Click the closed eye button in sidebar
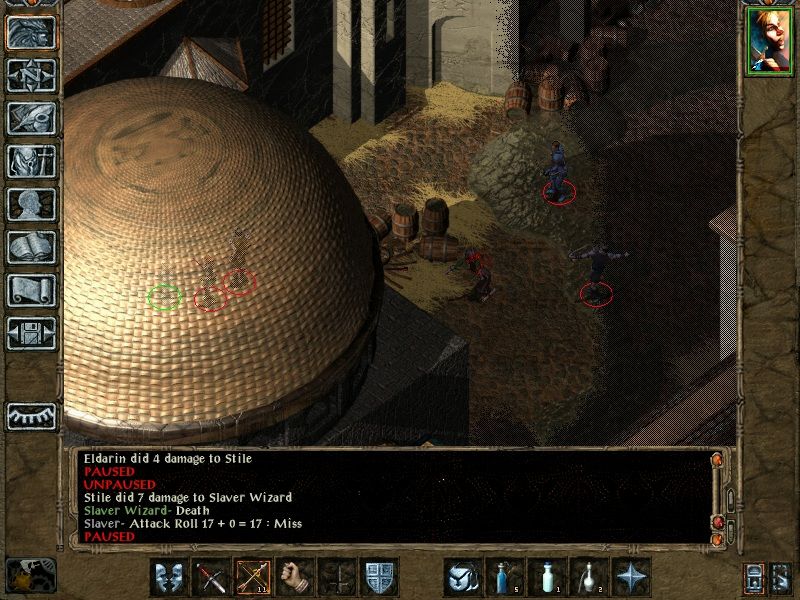This screenshot has height=600, width=800. click(30, 416)
